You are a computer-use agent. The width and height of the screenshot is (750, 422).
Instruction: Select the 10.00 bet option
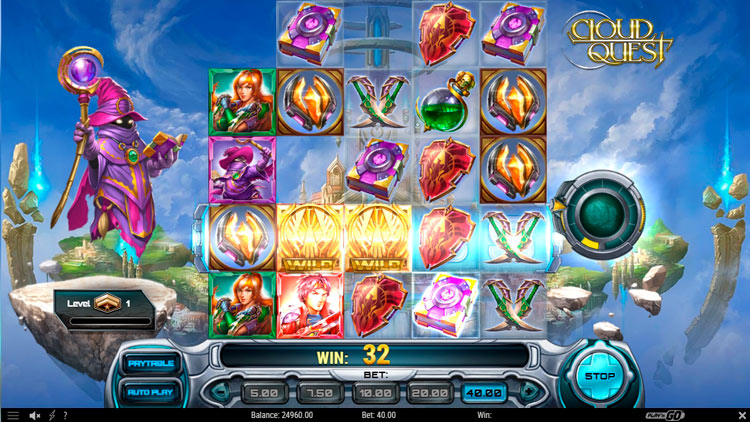372,392
